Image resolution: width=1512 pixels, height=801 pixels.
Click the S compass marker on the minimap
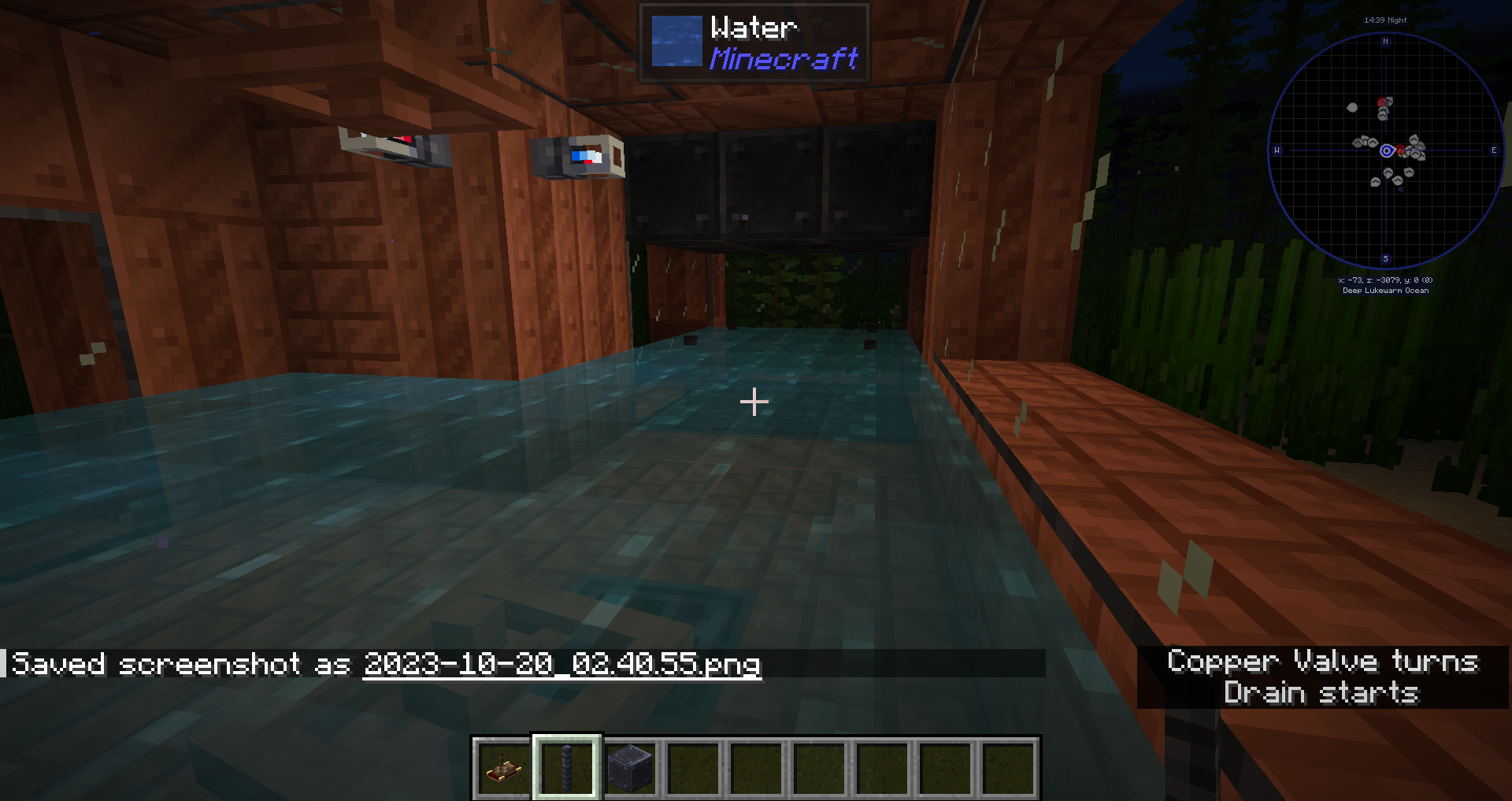point(1385,257)
